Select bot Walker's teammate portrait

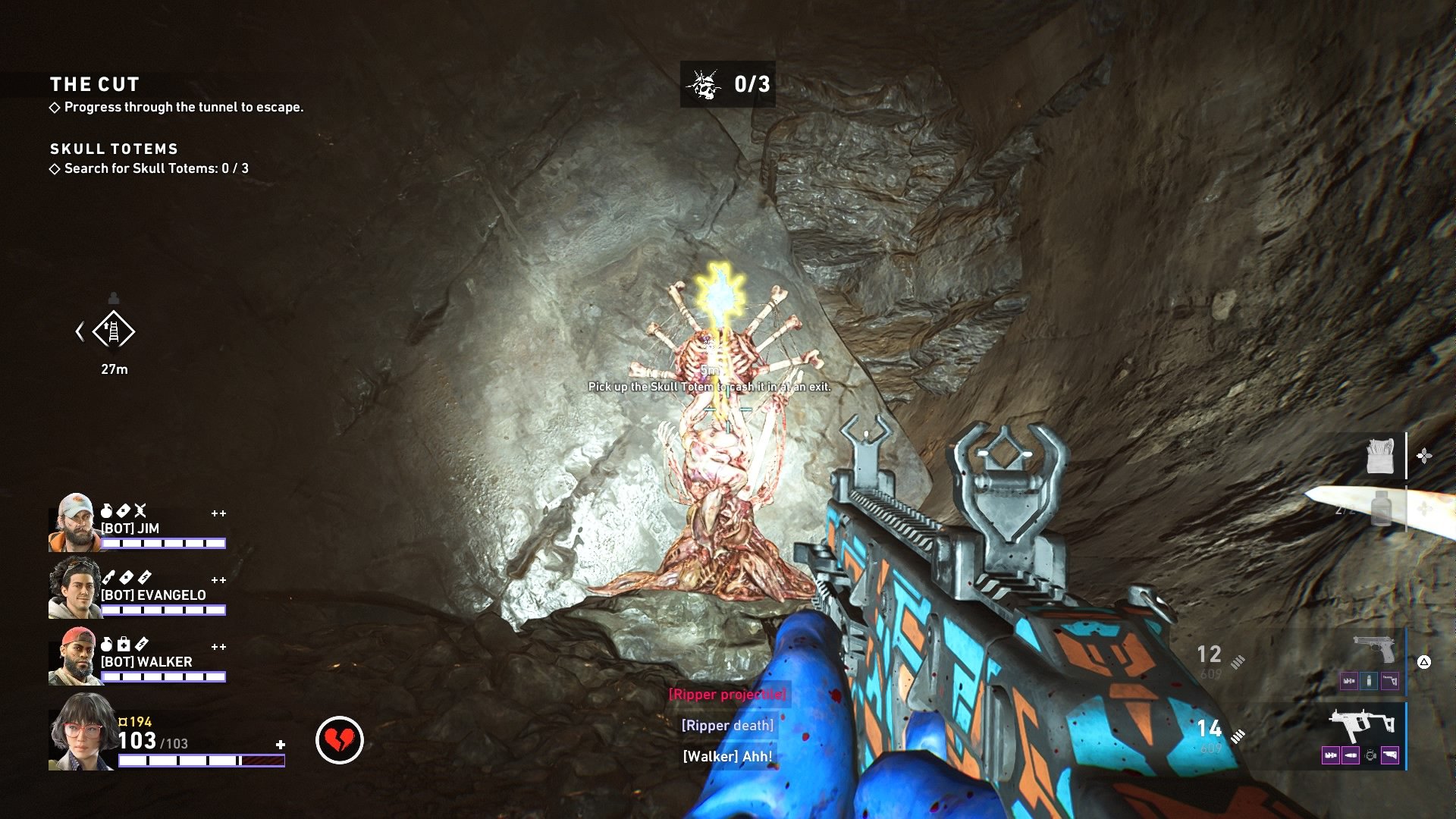[x=74, y=656]
